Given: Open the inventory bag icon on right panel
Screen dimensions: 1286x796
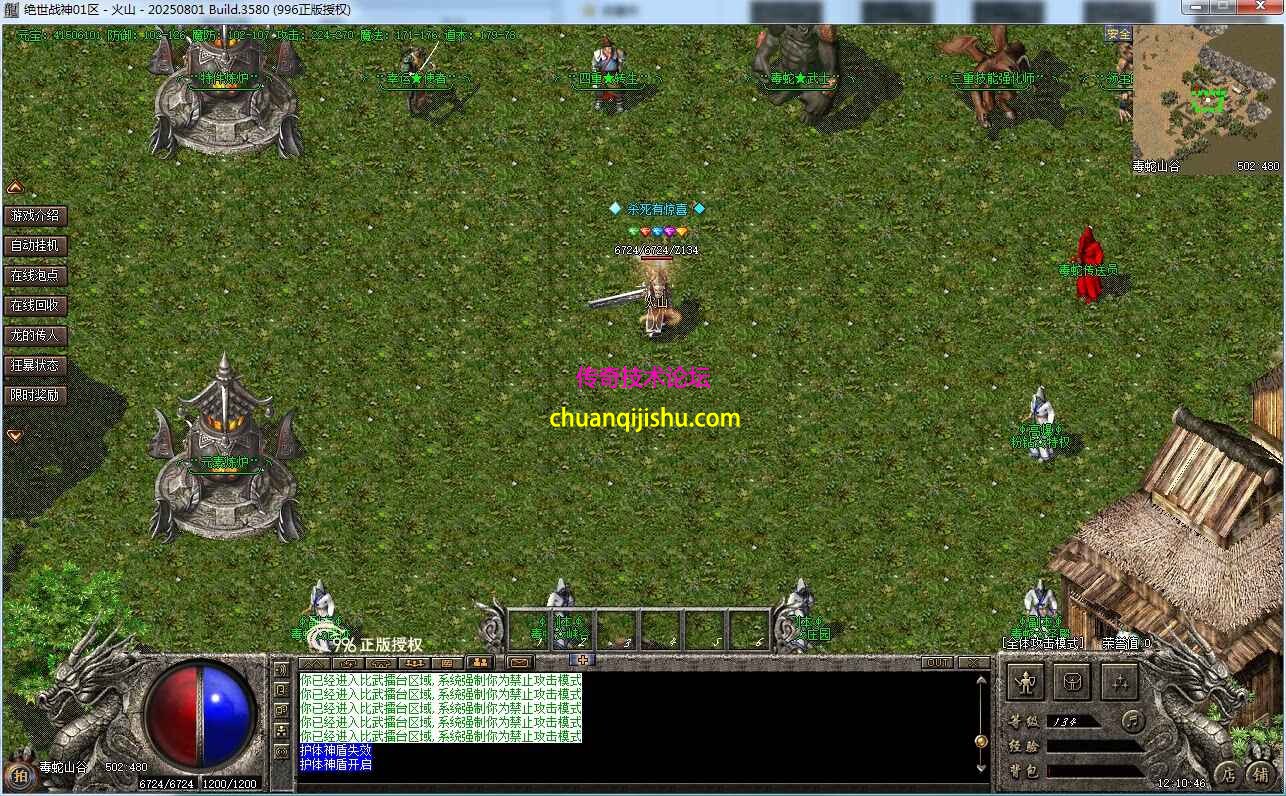Looking at the screenshot, I should 1073,683.
